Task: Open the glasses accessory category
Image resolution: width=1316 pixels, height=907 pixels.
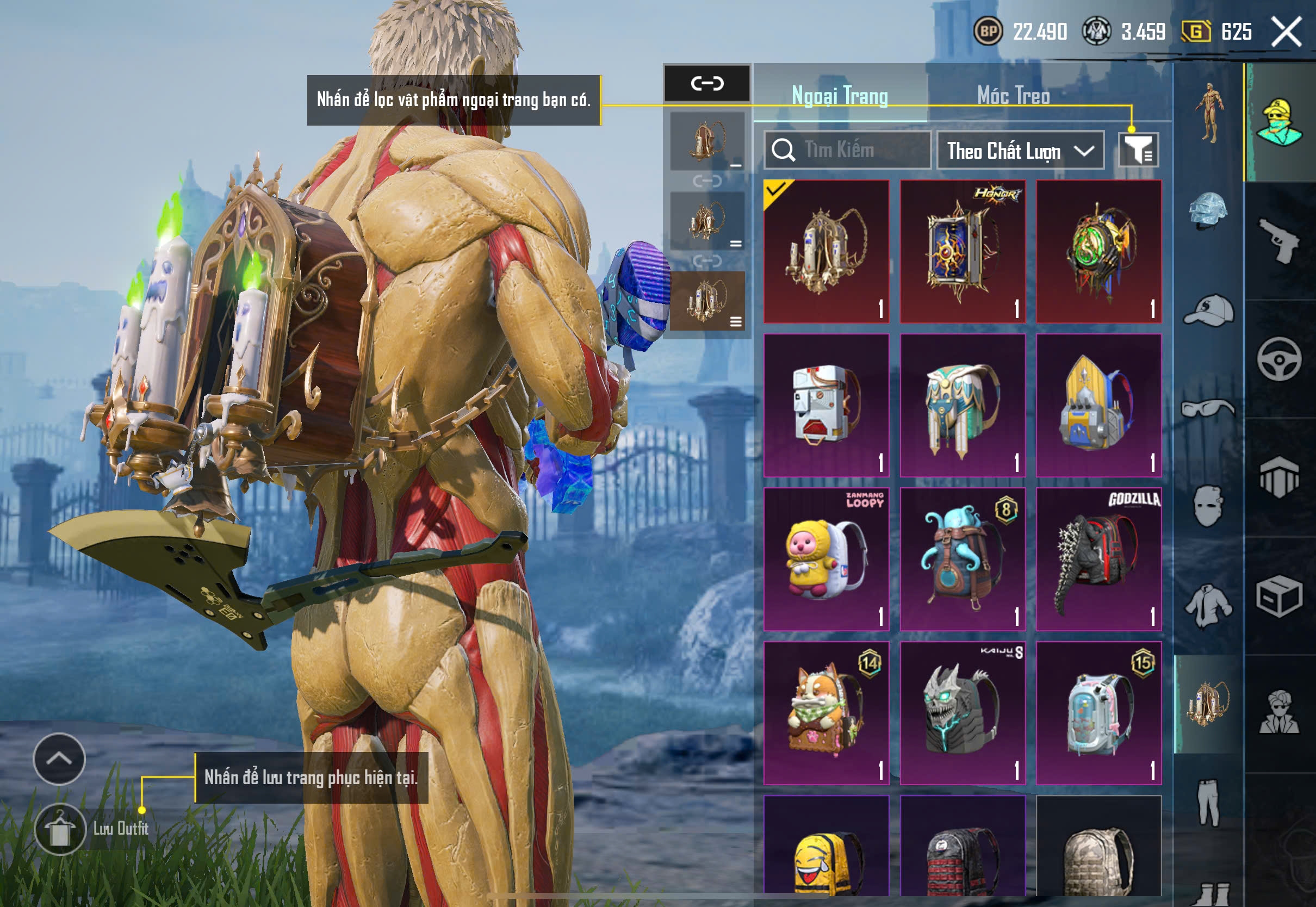Action: coord(1208,408)
